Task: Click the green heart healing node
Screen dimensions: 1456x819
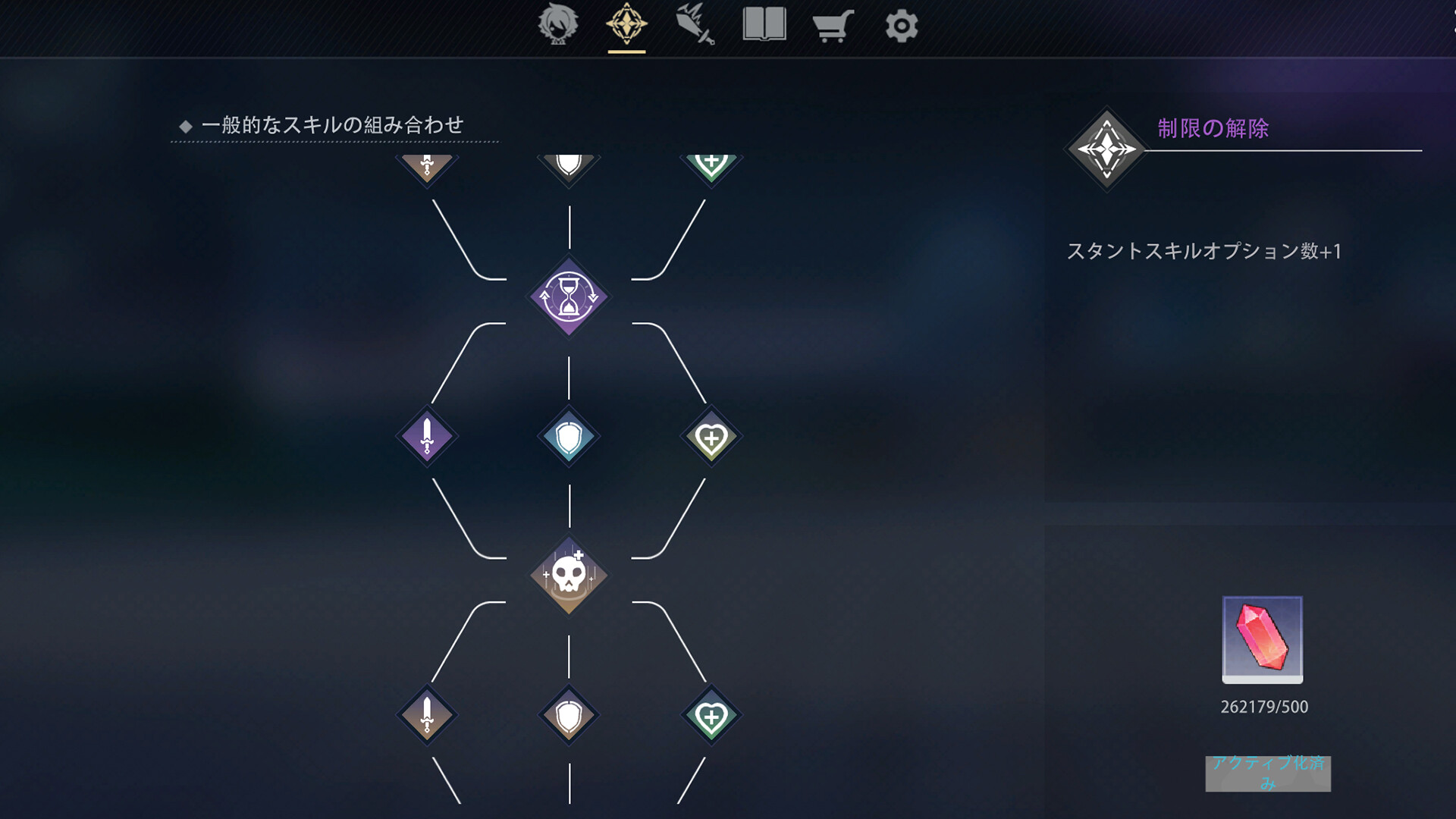Action: [x=710, y=436]
